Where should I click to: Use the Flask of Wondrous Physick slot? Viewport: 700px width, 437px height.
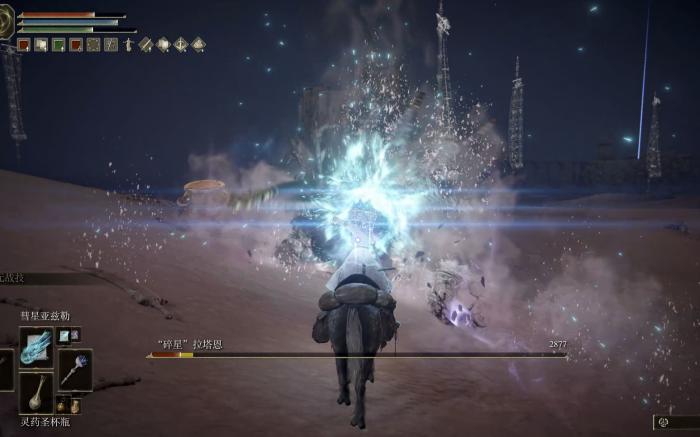(36, 391)
